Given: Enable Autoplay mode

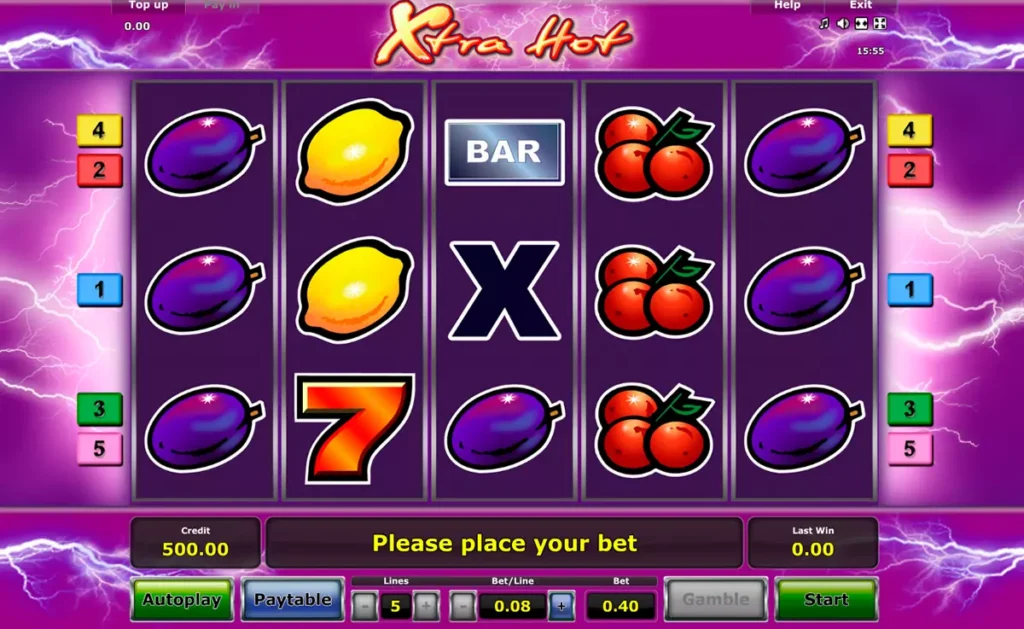Looking at the screenshot, I should pyautogui.click(x=181, y=600).
